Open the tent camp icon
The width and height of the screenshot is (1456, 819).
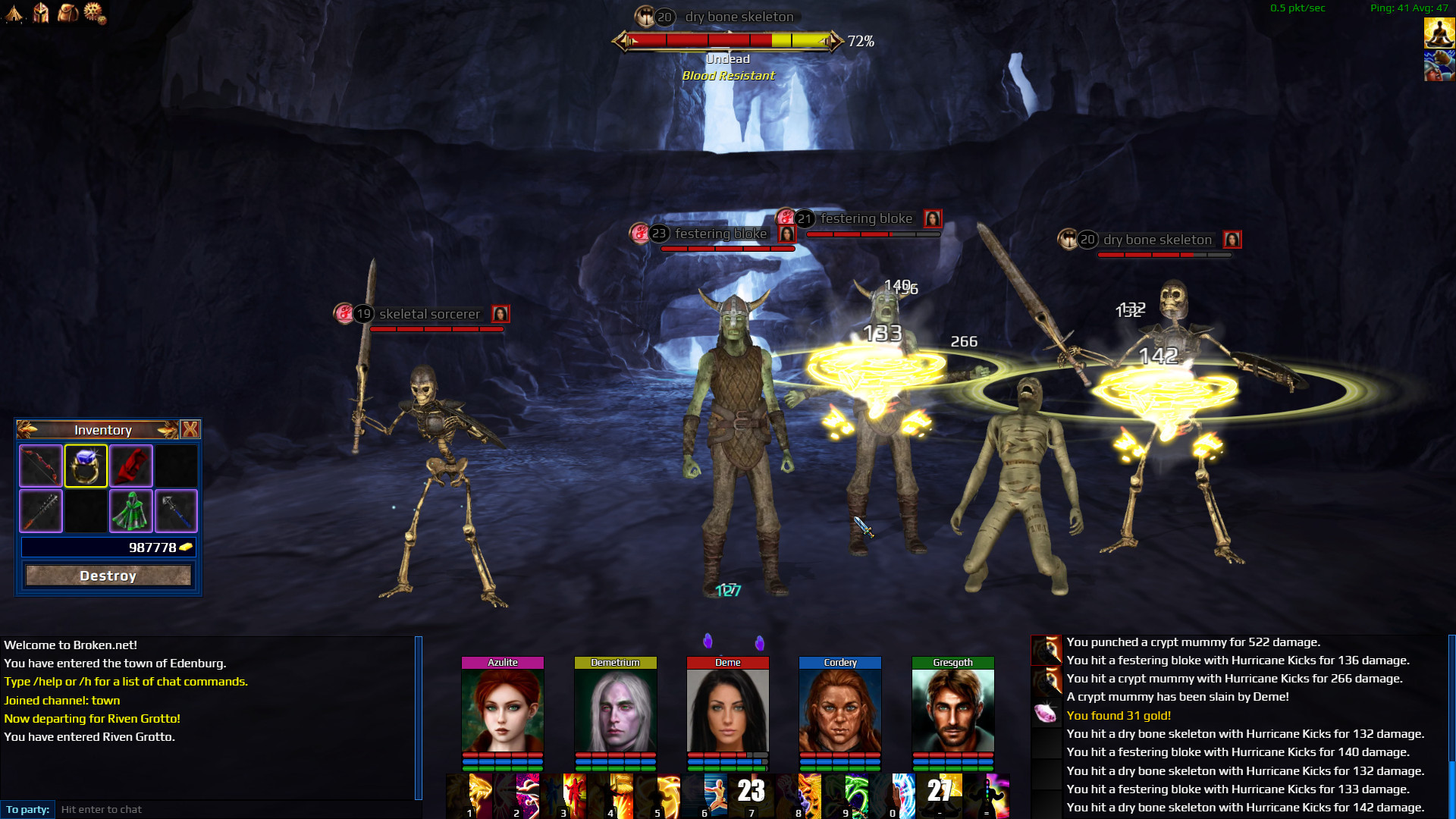tap(14, 12)
